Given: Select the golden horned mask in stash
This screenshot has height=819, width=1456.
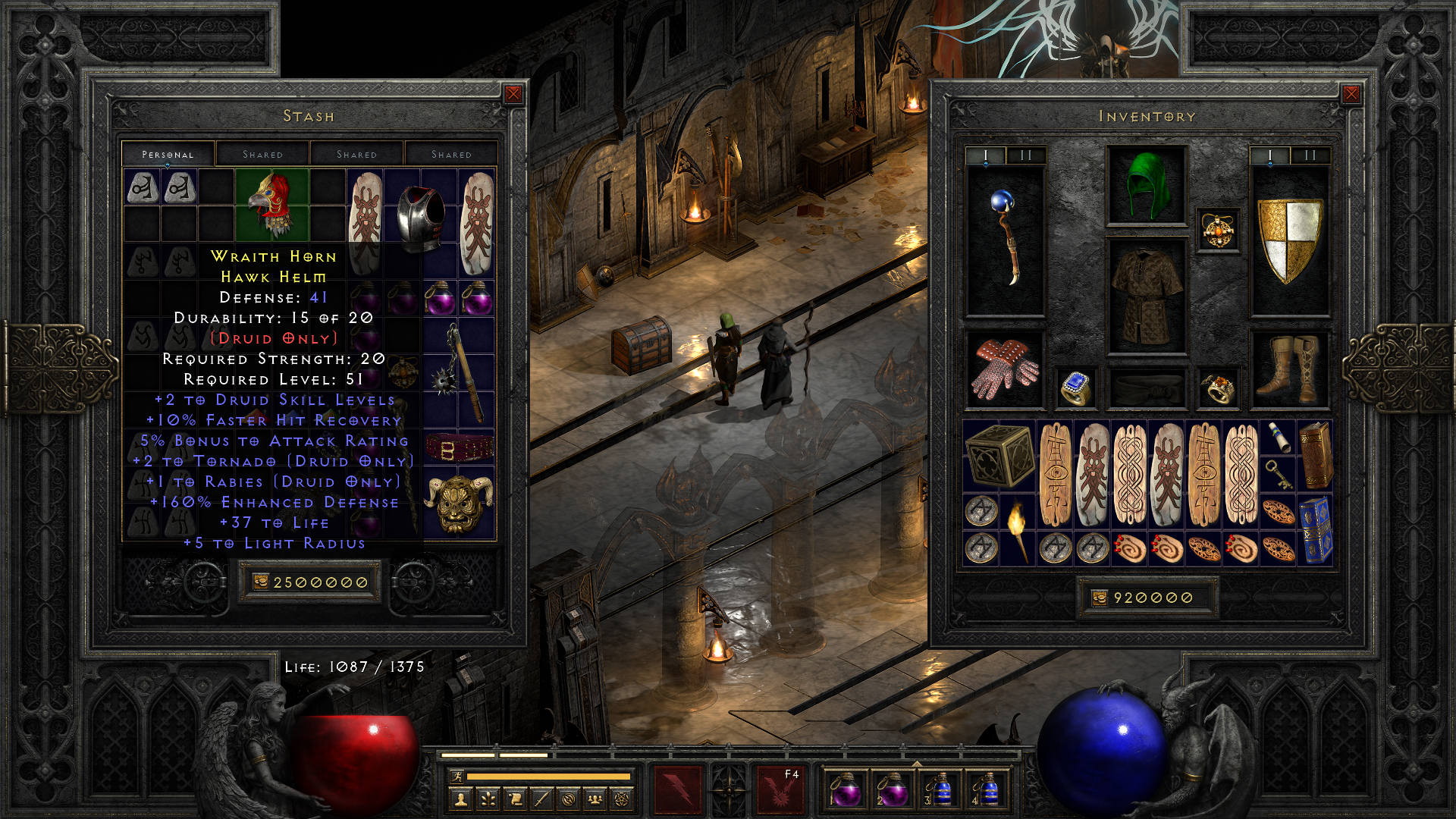Looking at the screenshot, I should click(459, 504).
